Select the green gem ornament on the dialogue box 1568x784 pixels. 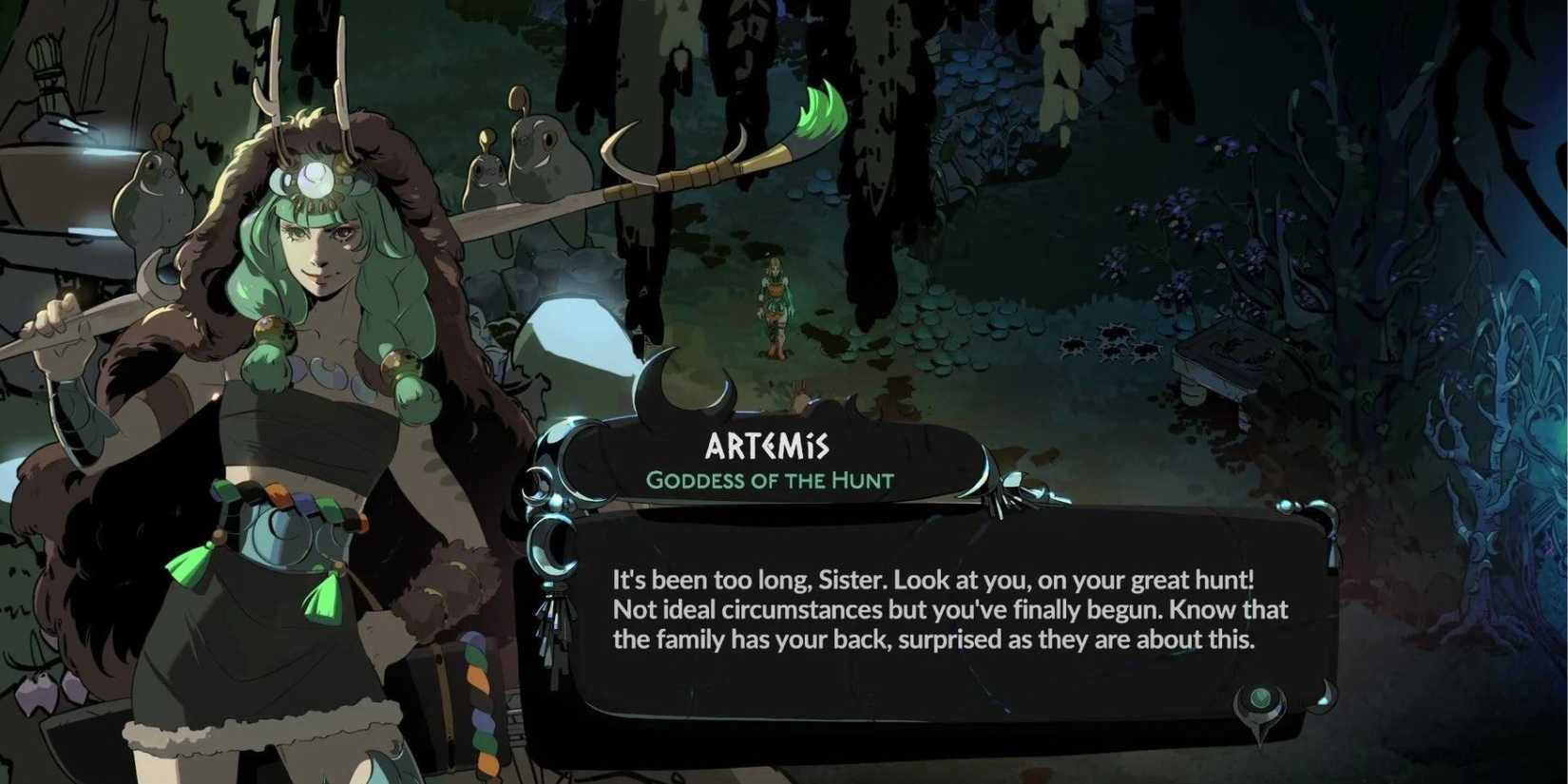coord(1259,697)
